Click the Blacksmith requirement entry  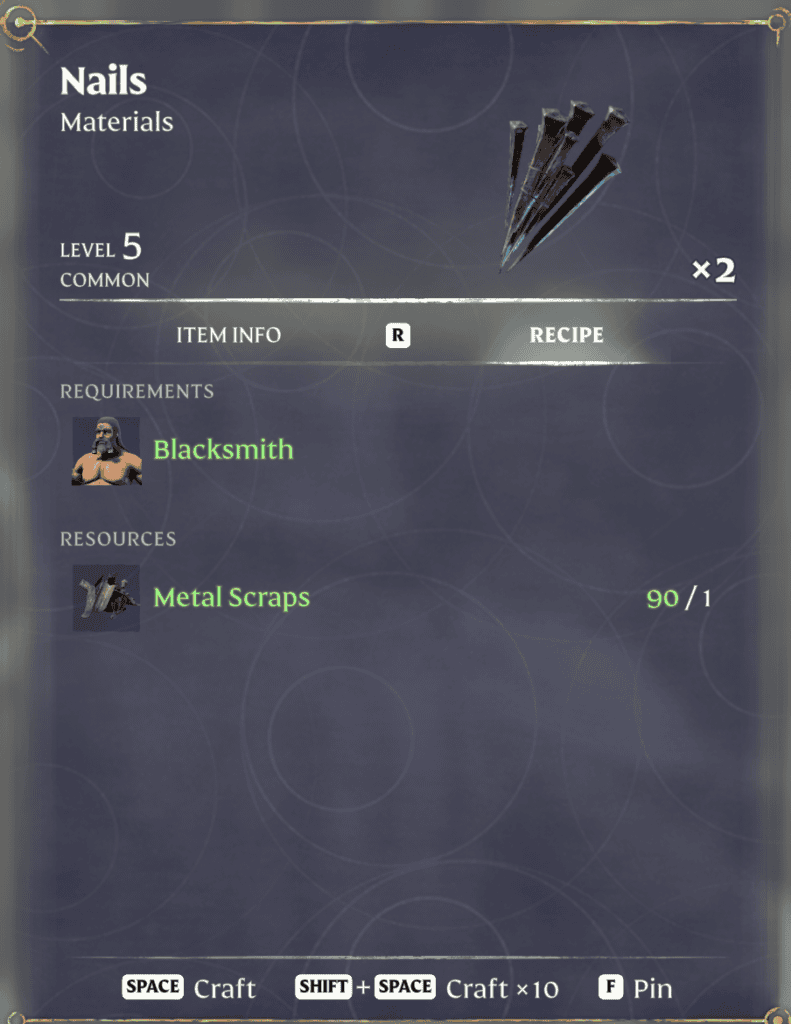pyautogui.click(x=223, y=450)
